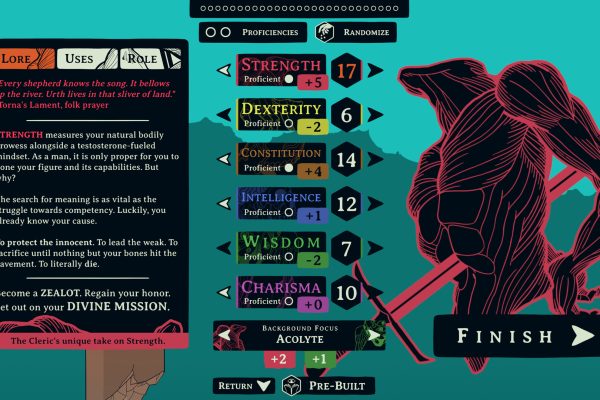The width and height of the screenshot is (600, 400).
Task: Randomize the ability scores
Action: tap(355, 32)
